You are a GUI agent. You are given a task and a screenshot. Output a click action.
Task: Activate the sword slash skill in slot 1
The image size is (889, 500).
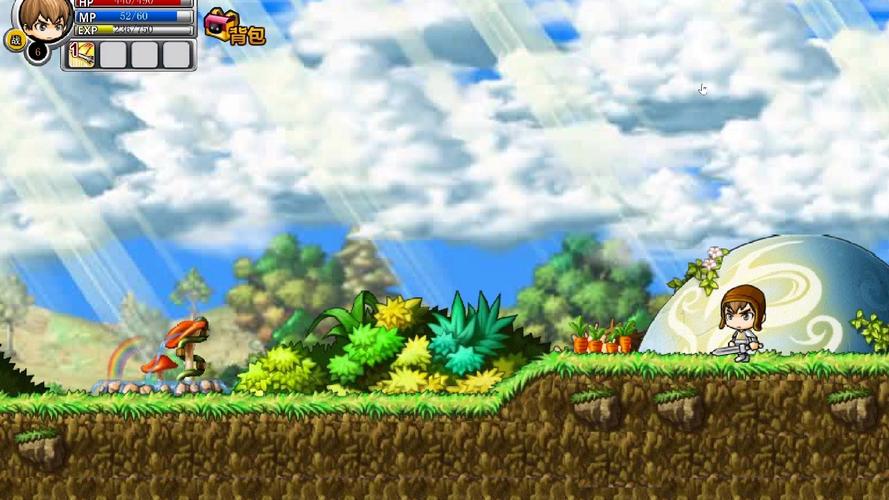(x=81, y=54)
